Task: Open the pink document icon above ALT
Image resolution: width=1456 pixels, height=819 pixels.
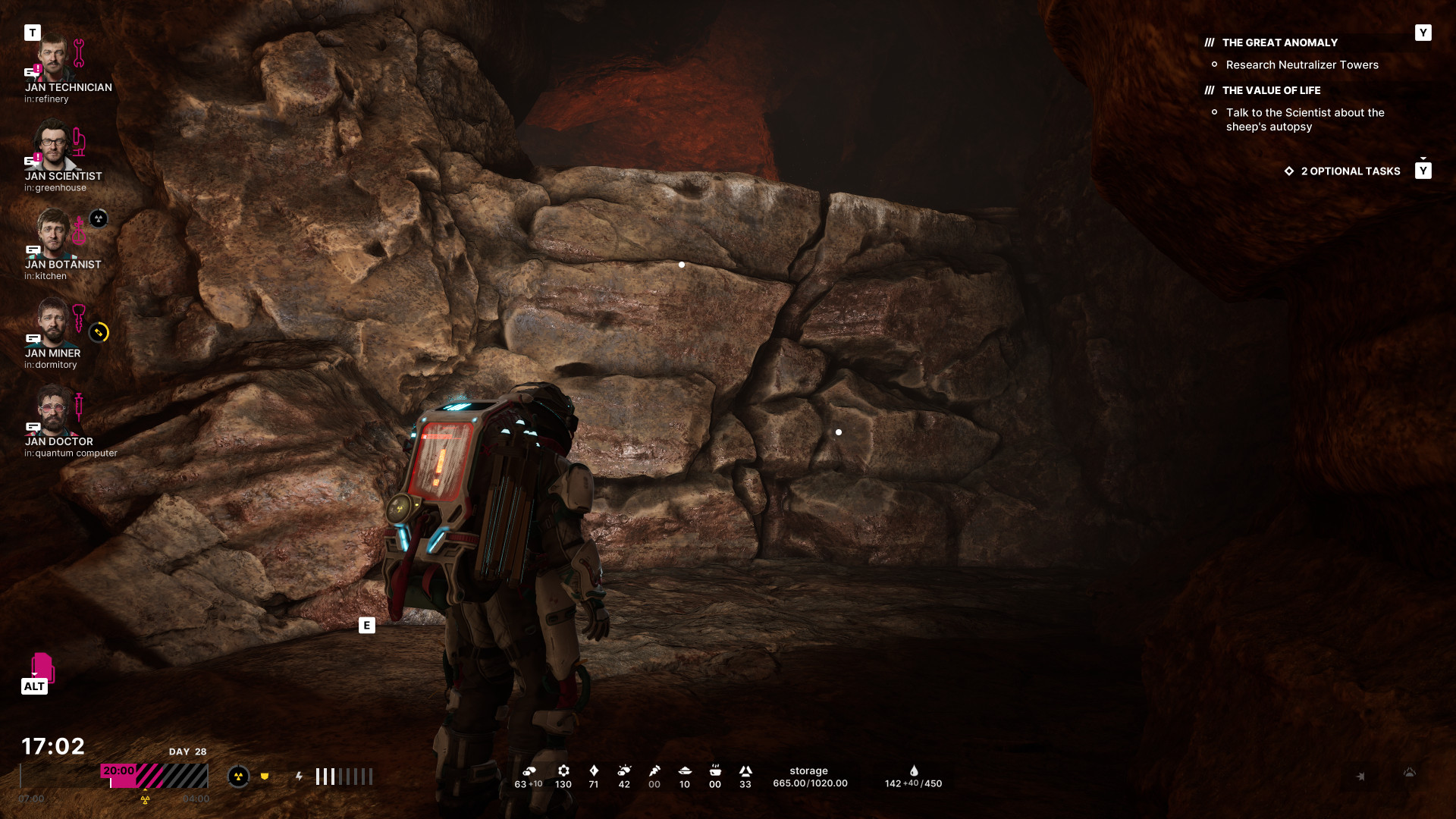Action: (x=42, y=667)
